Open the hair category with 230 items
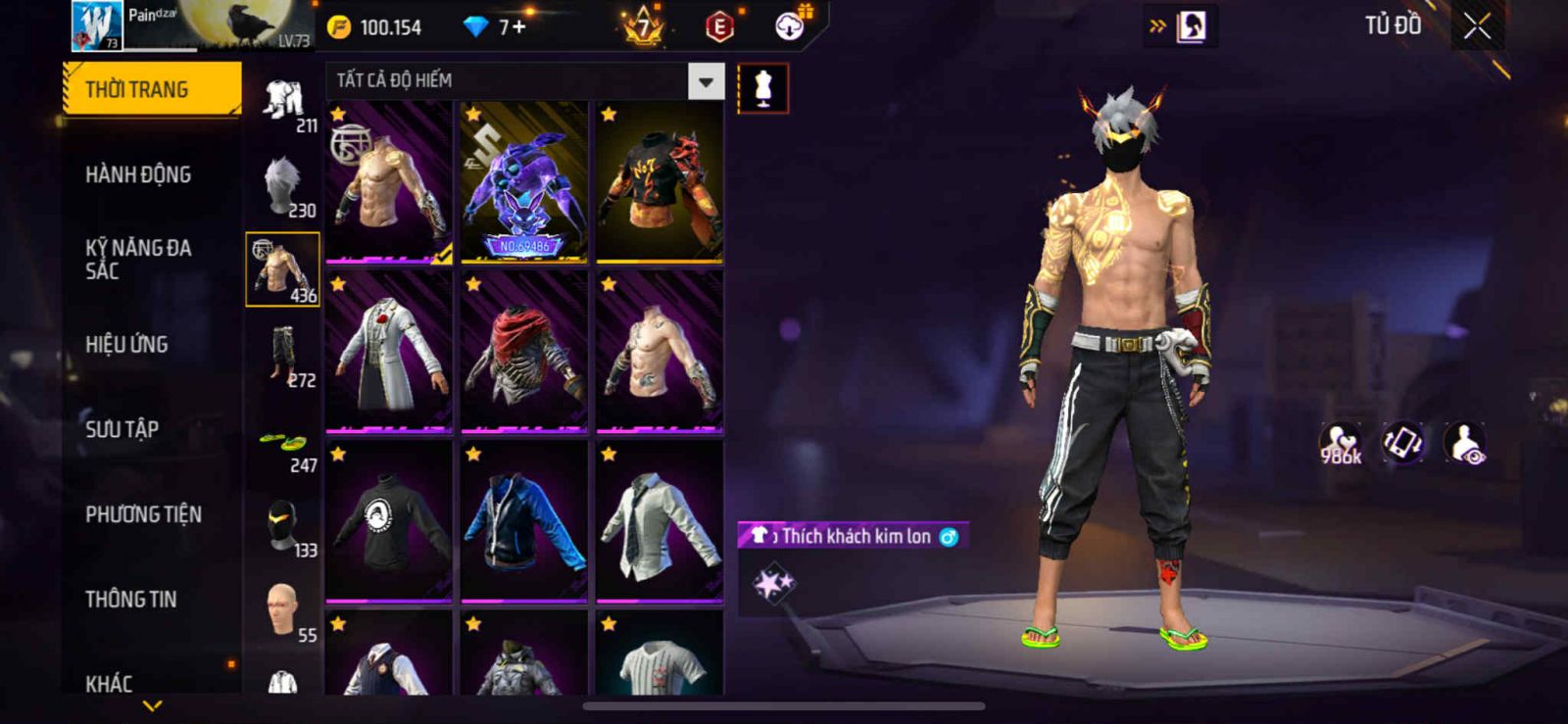Screen dimensions: 1568x724 [283, 185]
